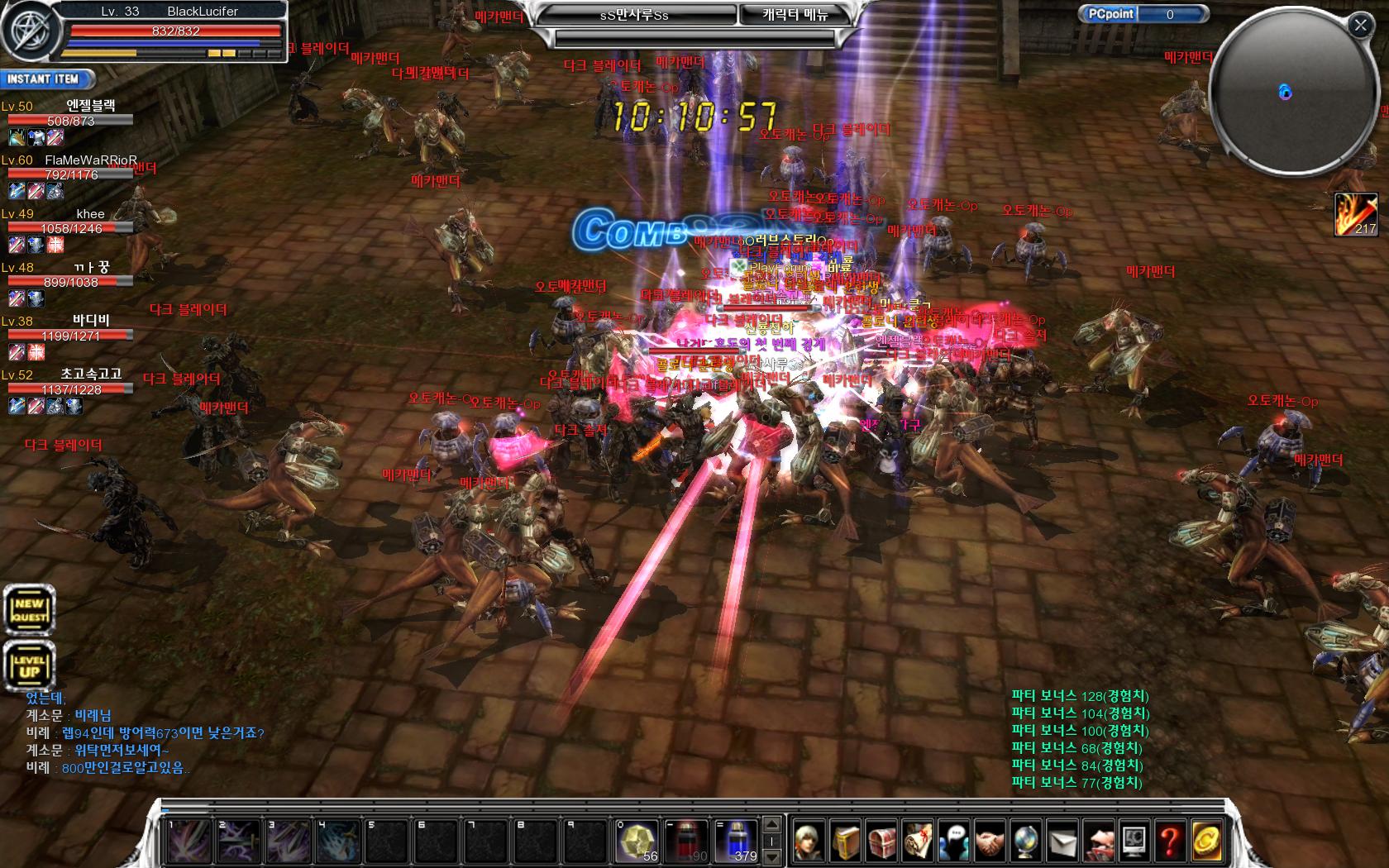Click the LEVEL UP notification icon
Screen dimensions: 1389x868
point(29,665)
